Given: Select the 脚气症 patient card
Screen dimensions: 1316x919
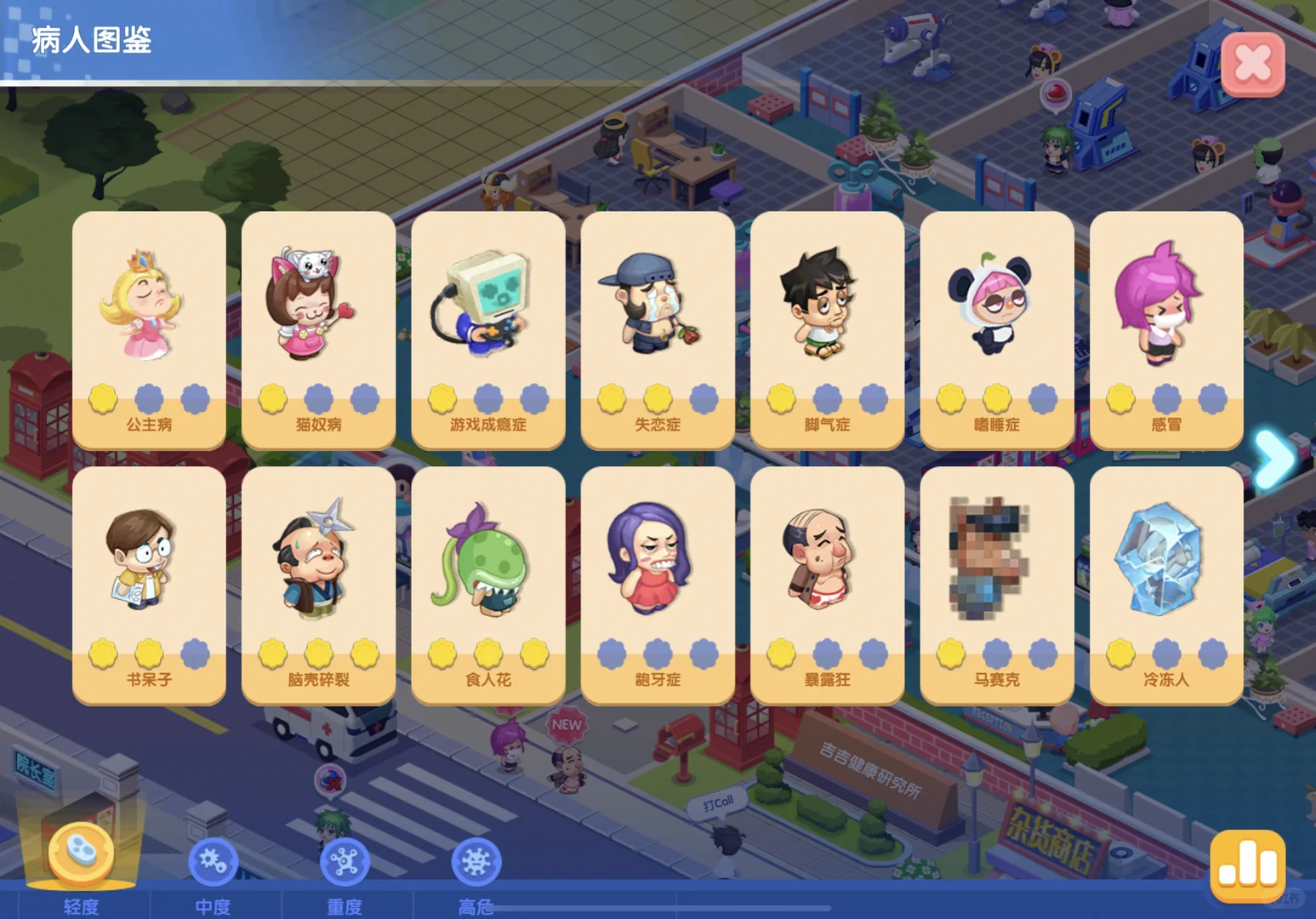Looking at the screenshot, I should 827,329.
